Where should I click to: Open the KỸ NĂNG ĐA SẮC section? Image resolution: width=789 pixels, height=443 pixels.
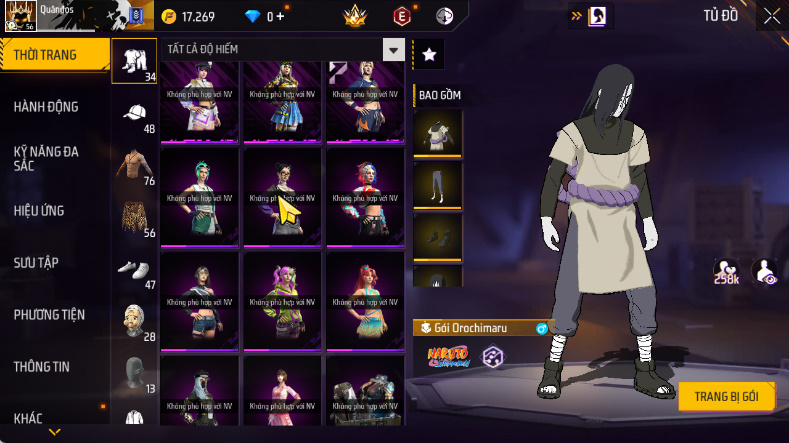46,159
